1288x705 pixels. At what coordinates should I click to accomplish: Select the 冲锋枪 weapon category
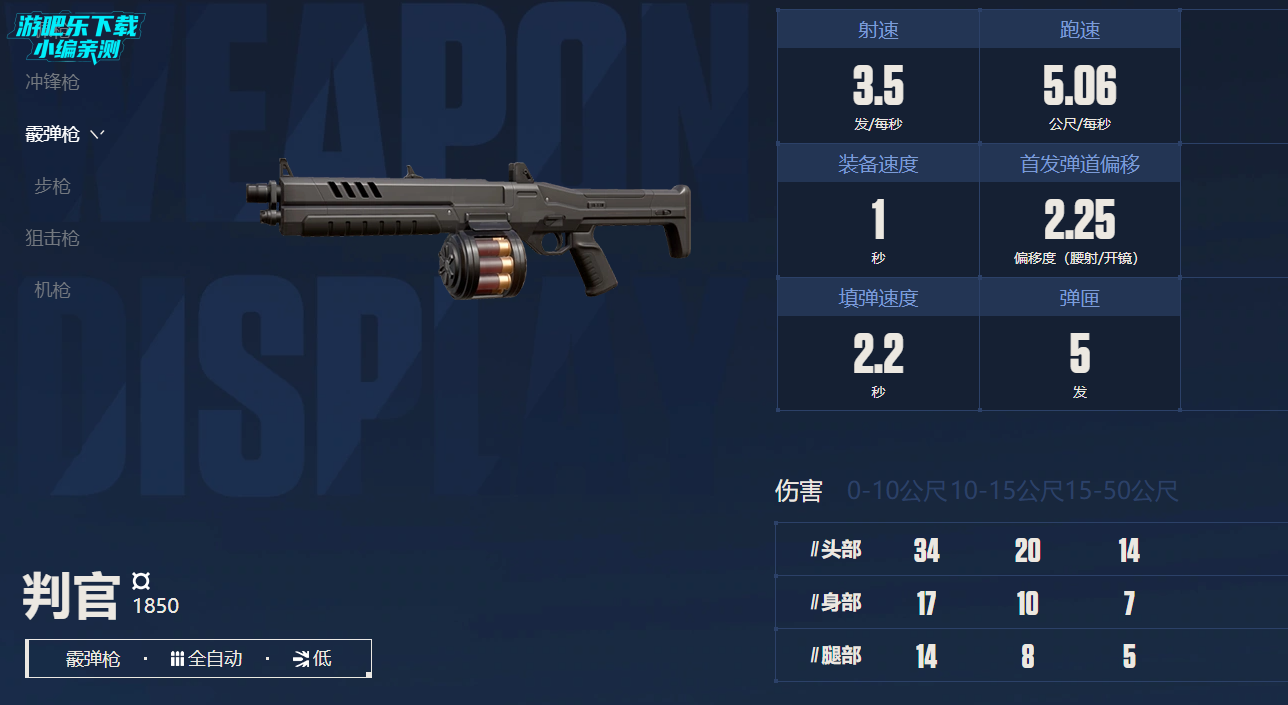click(x=52, y=83)
